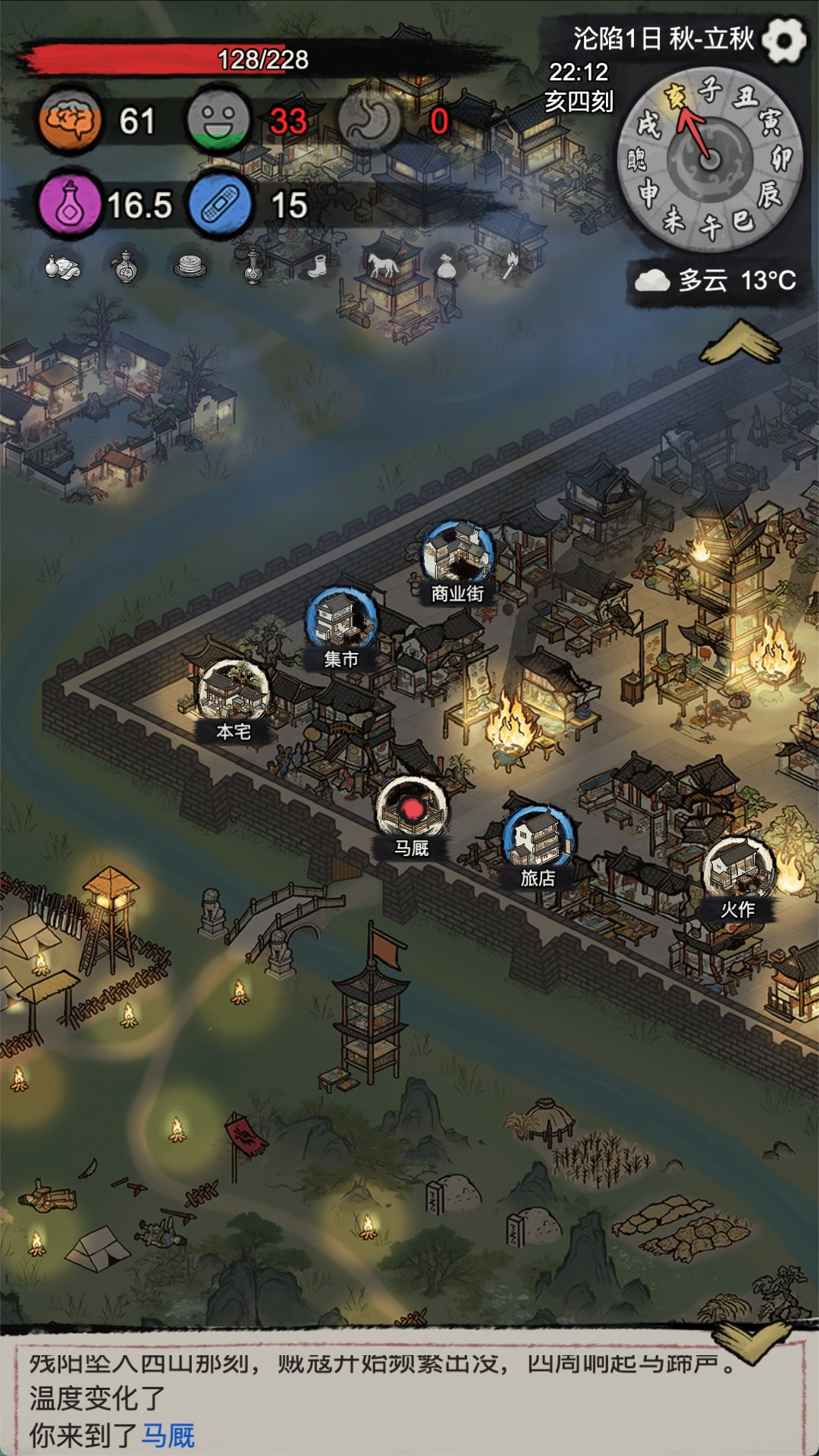Tap the time-of-day compass dial
The height and width of the screenshot is (1456, 819).
pyautogui.click(x=710, y=159)
